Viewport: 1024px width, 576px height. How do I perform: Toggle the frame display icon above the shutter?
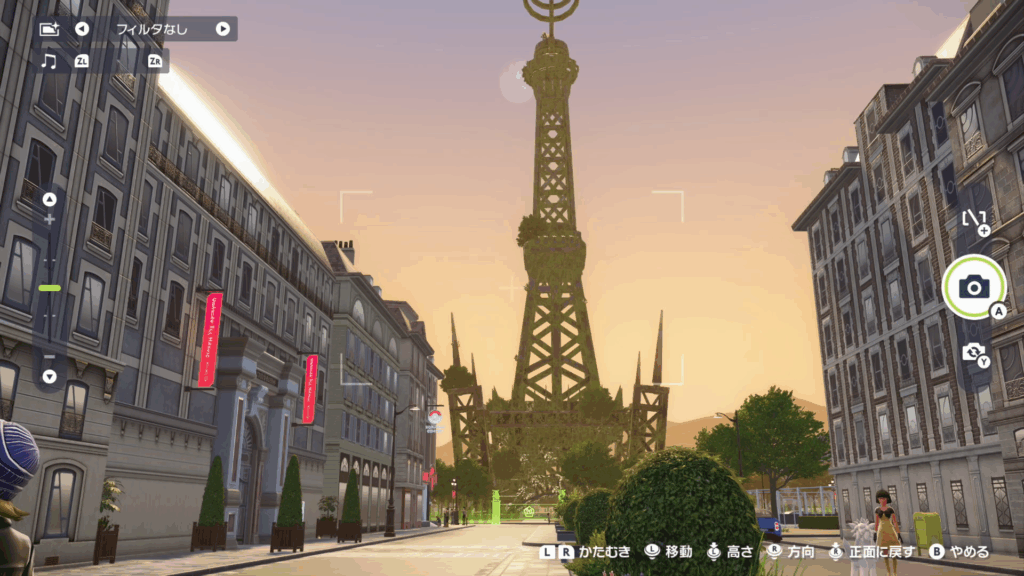974,219
